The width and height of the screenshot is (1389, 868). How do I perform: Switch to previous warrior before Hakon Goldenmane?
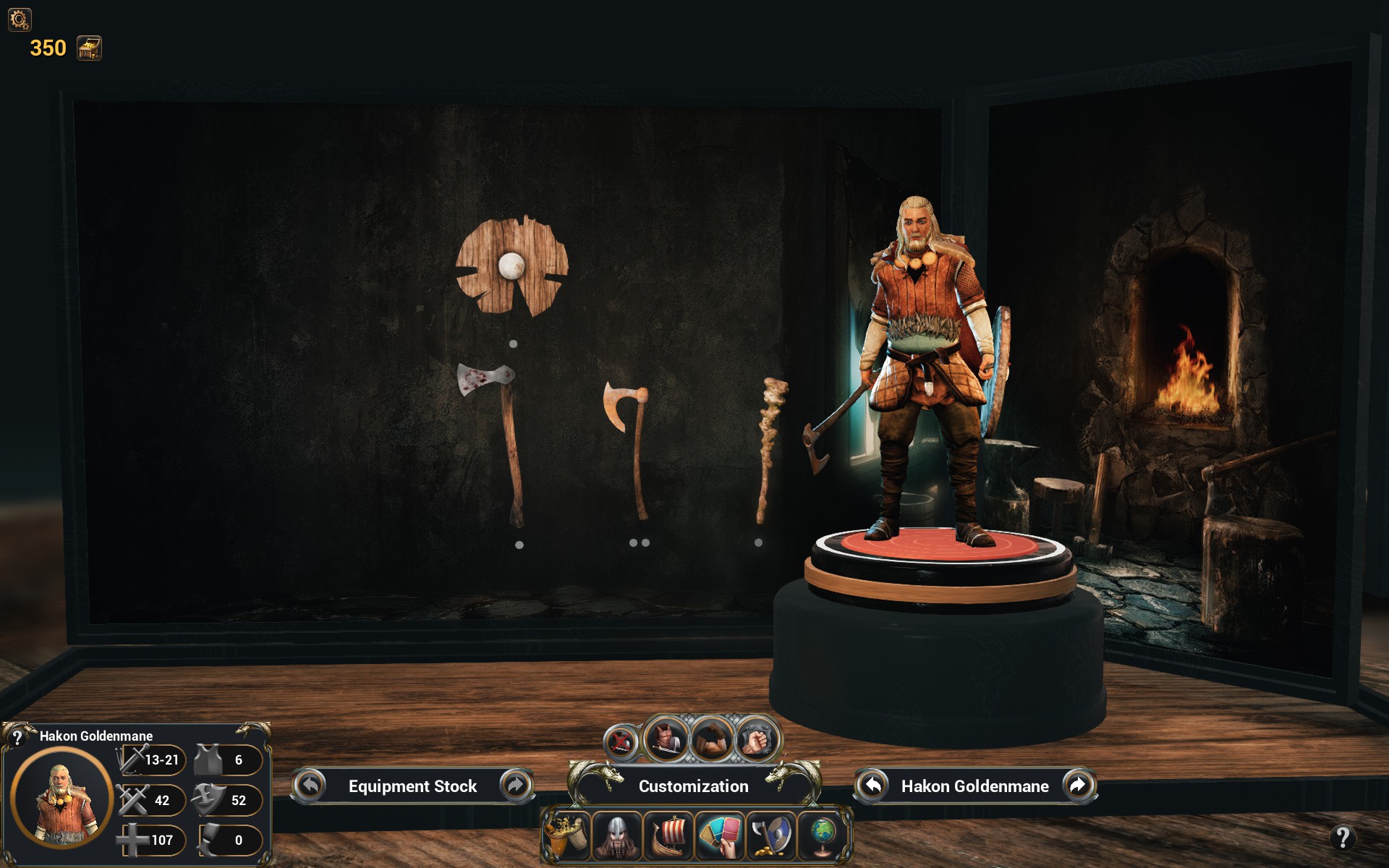(873, 786)
